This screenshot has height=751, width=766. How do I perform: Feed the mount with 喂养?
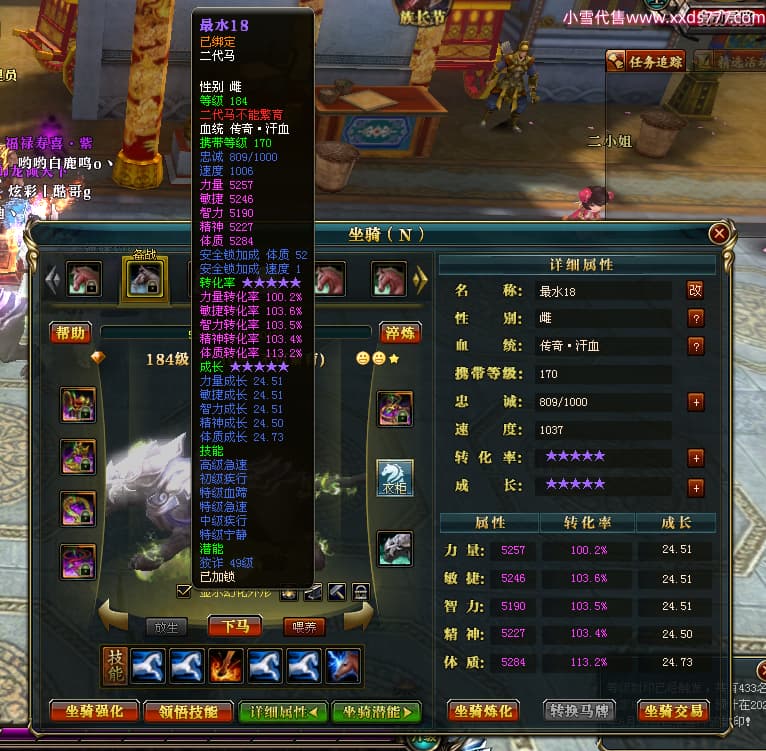[304, 627]
